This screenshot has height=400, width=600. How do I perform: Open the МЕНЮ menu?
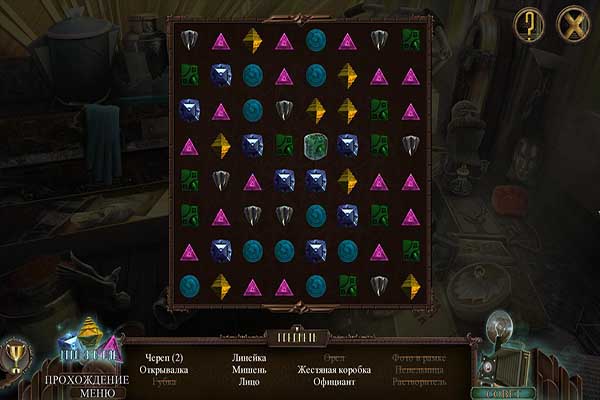87,392
